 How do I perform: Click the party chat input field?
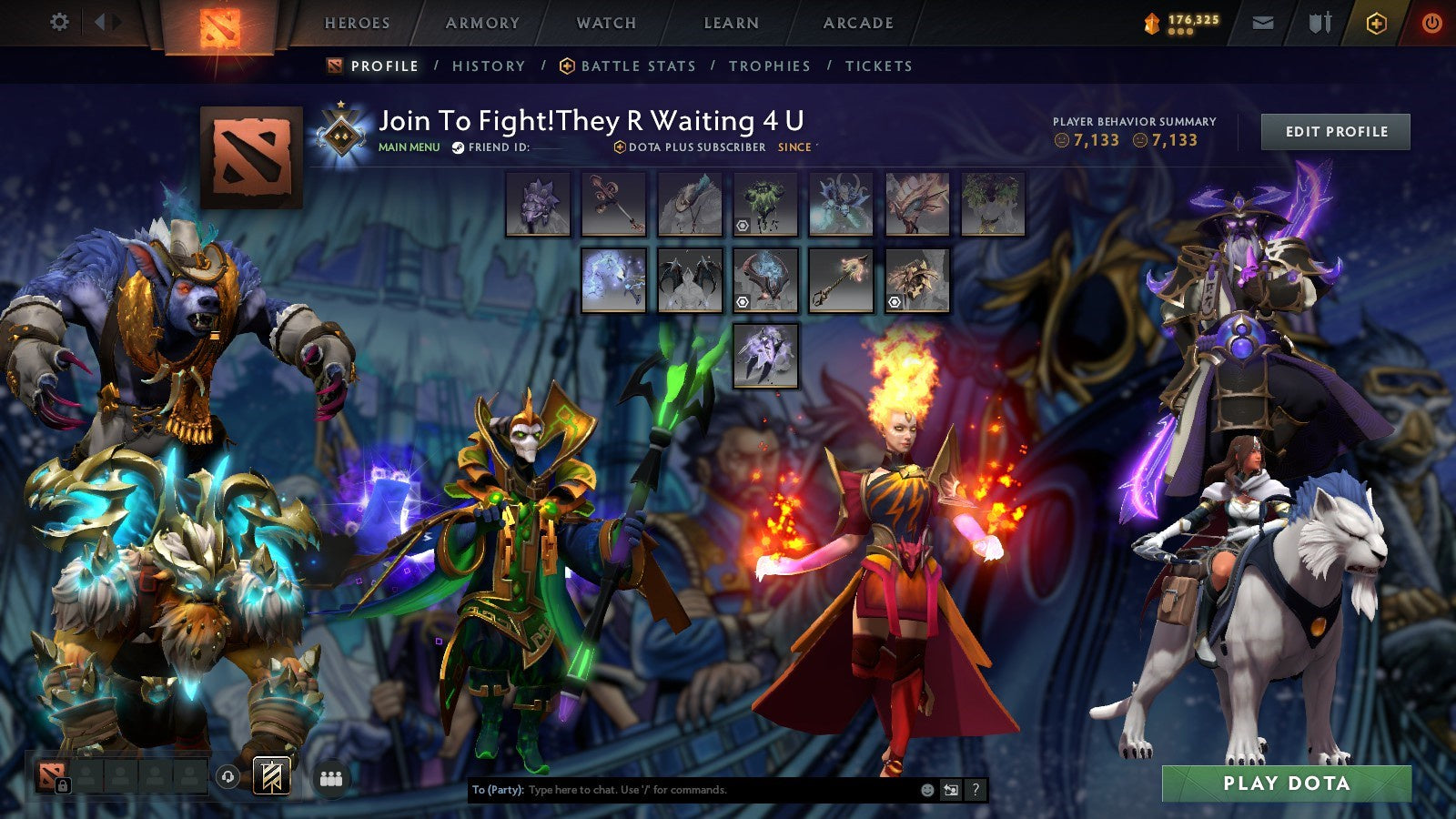point(682,791)
